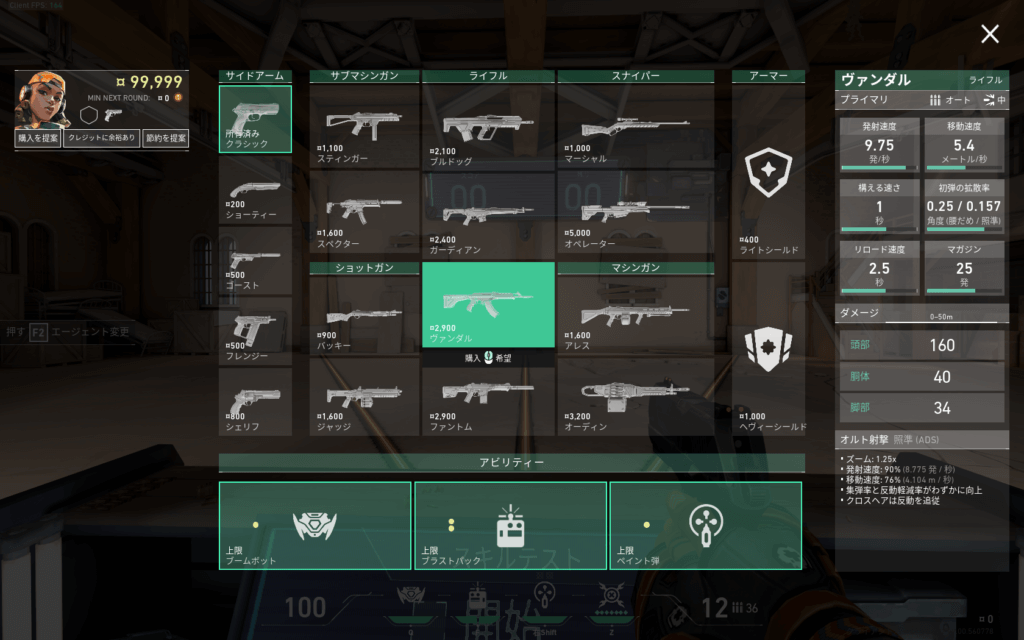Purchase the Ares machine gun
Viewport: 1024px width, 640px height.
click(635, 315)
